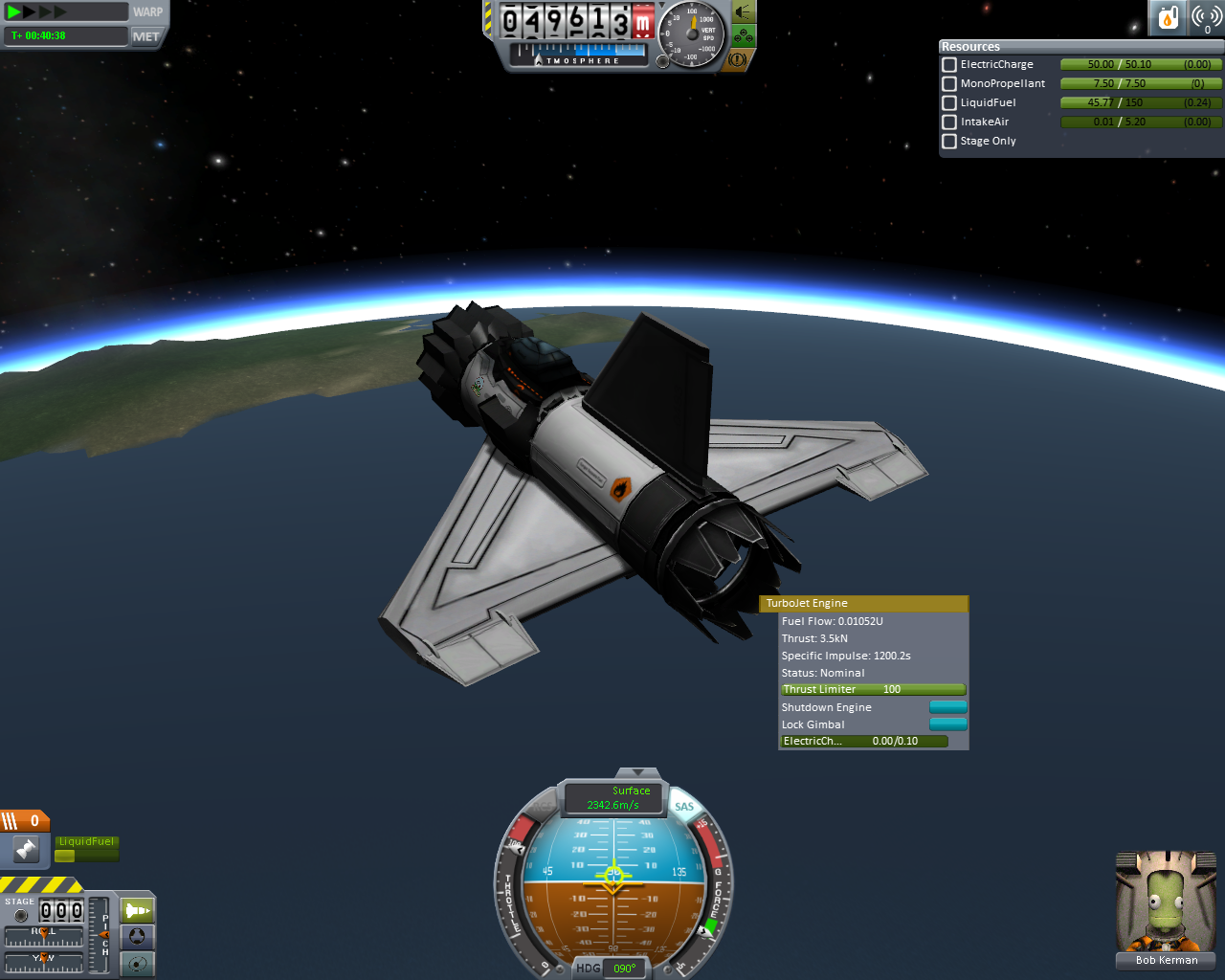Select the IntakeAir checkbox
Viewport: 1225px width, 980px height.
(x=949, y=122)
